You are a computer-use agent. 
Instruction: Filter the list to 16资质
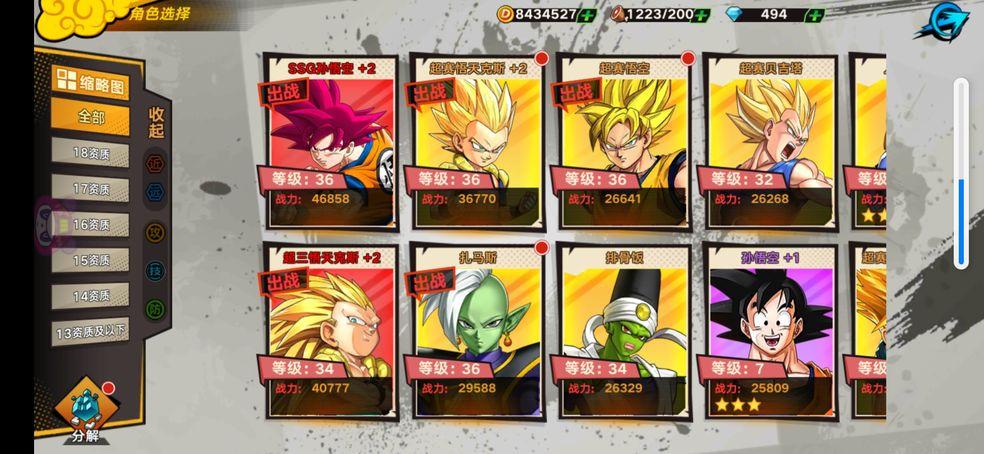[x=91, y=225]
